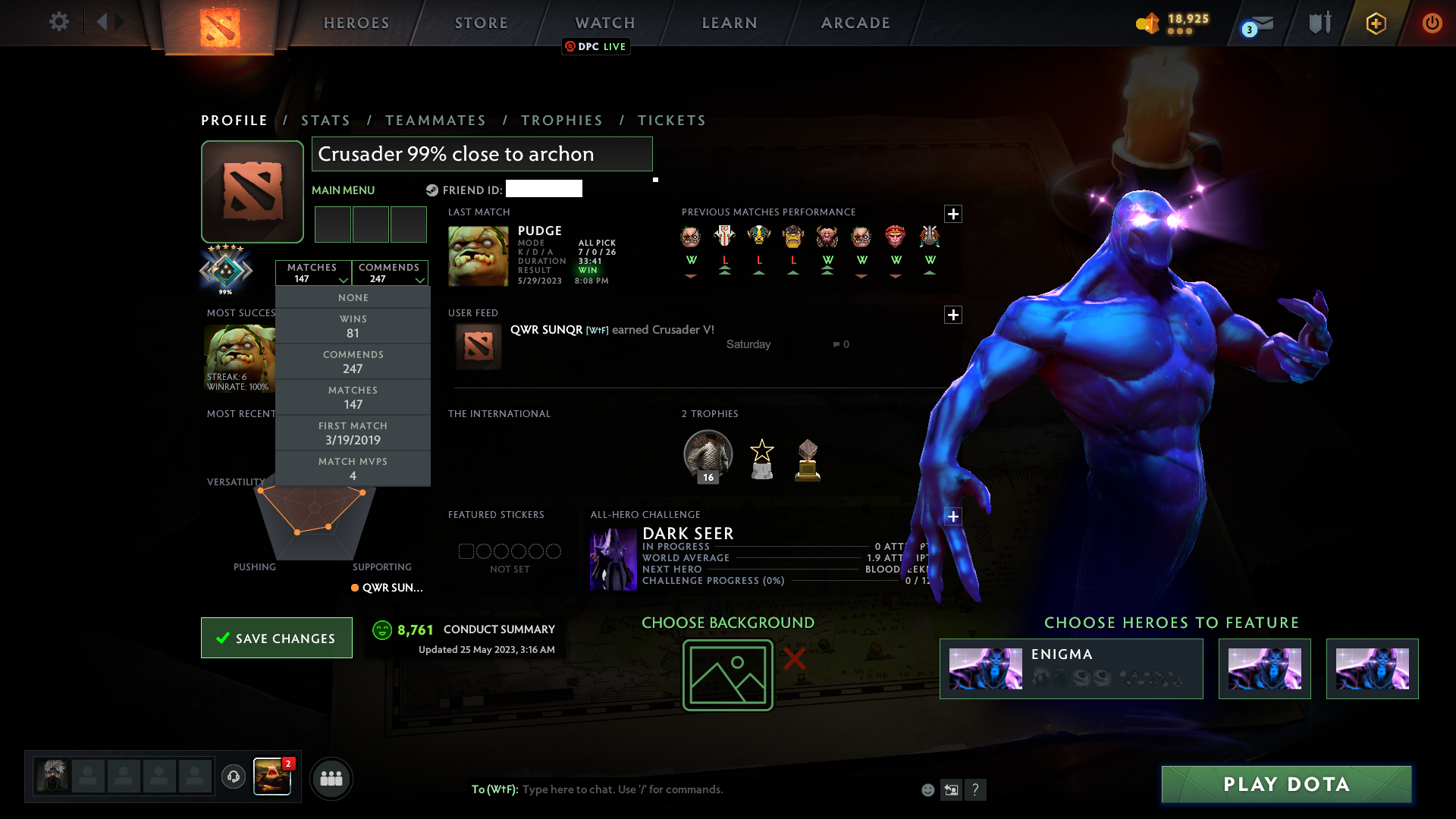The image size is (1456, 819).
Task: Click the SAVE CHANGES button
Action: [276, 638]
